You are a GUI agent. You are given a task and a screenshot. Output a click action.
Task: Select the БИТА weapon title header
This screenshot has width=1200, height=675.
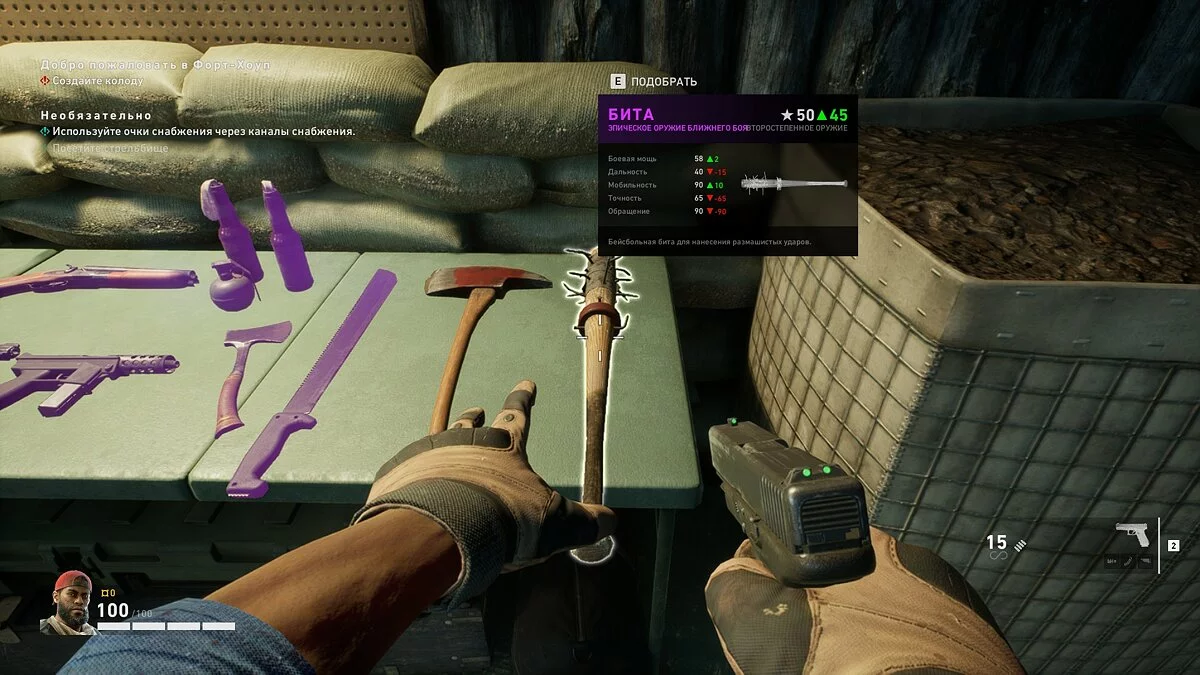point(631,114)
